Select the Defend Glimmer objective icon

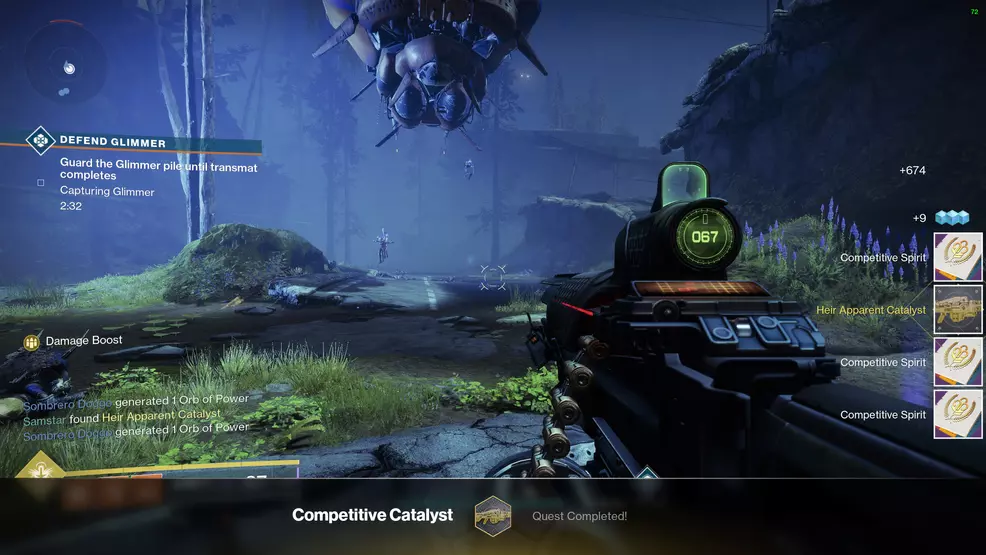tap(40, 141)
